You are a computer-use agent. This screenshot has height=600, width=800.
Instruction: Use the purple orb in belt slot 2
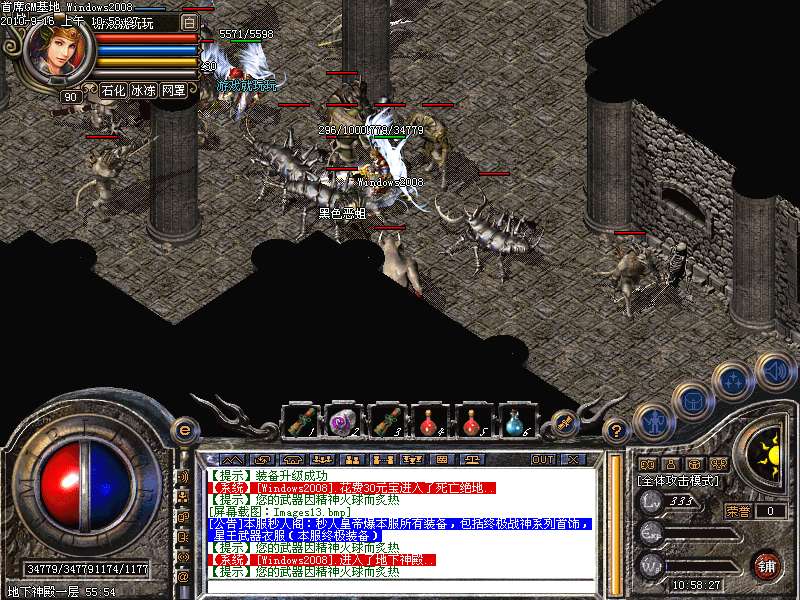click(343, 421)
